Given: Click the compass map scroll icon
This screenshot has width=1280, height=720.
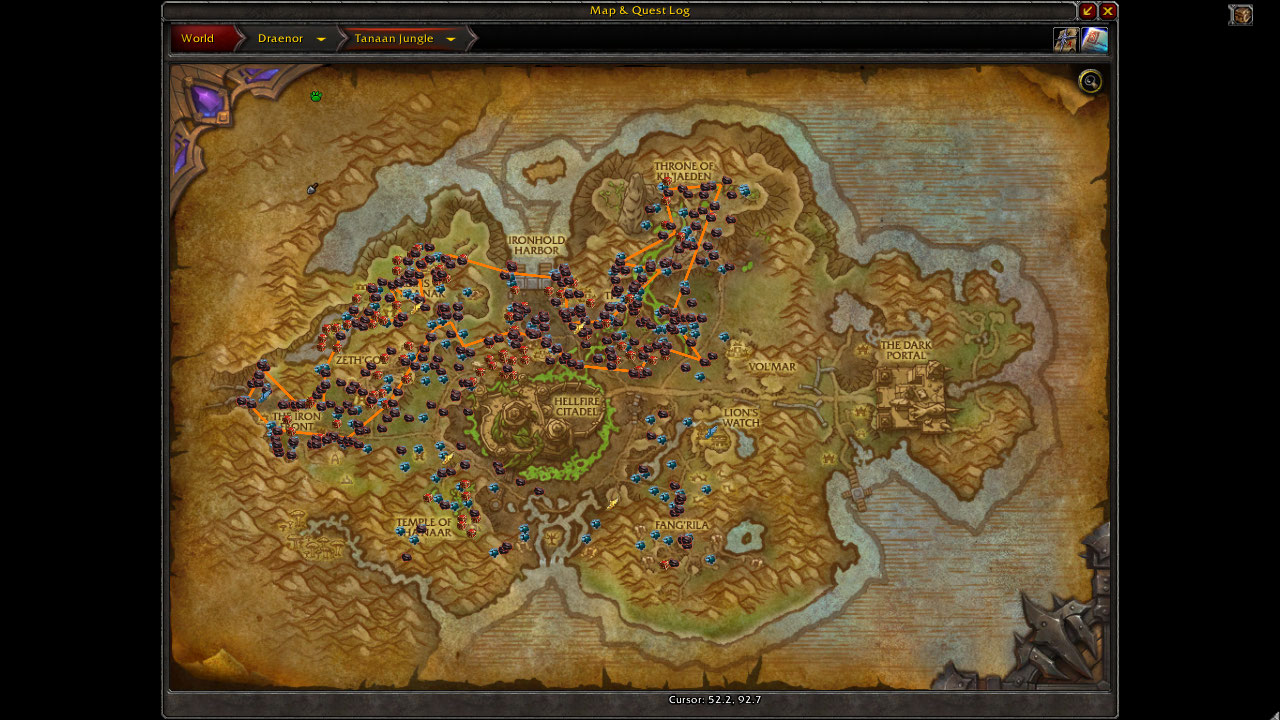Looking at the screenshot, I should (x=1065, y=39).
